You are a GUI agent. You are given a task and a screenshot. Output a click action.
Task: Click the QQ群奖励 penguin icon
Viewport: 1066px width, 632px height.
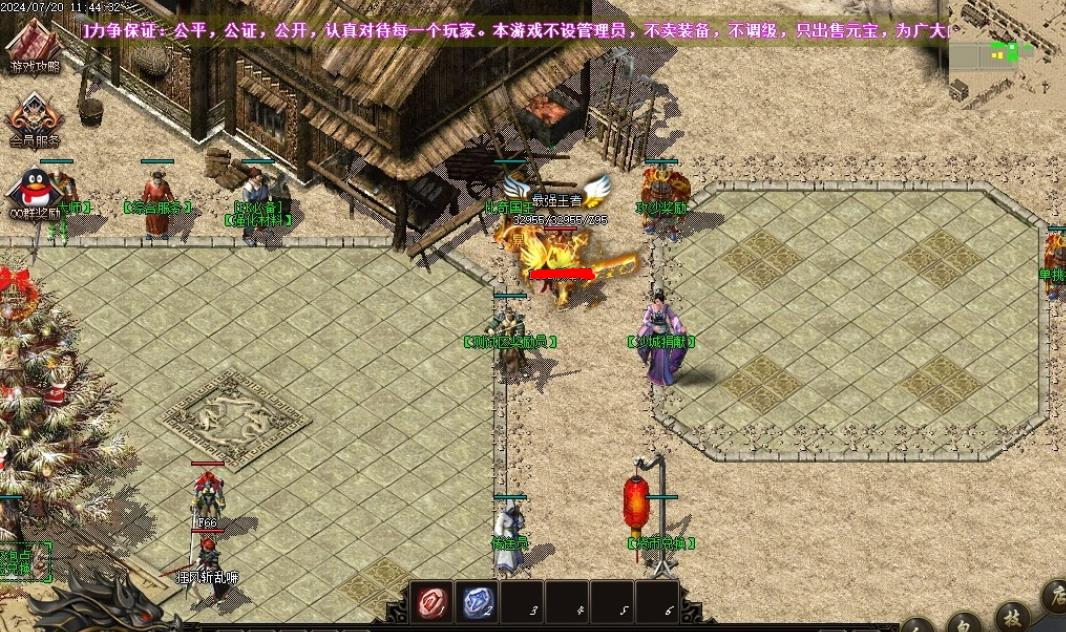tap(34, 189)
